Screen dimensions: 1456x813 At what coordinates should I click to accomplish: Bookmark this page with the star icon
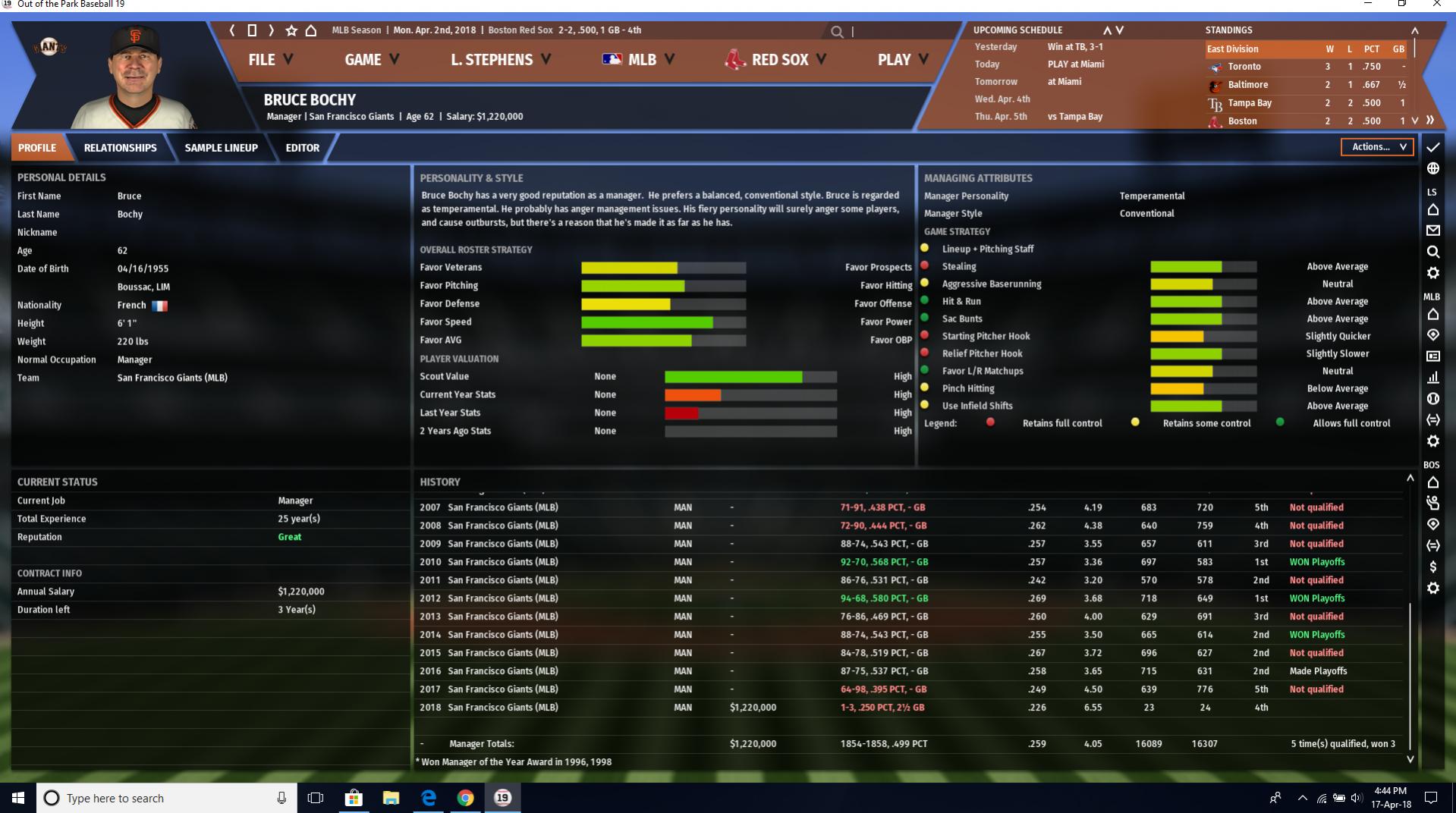291,30
